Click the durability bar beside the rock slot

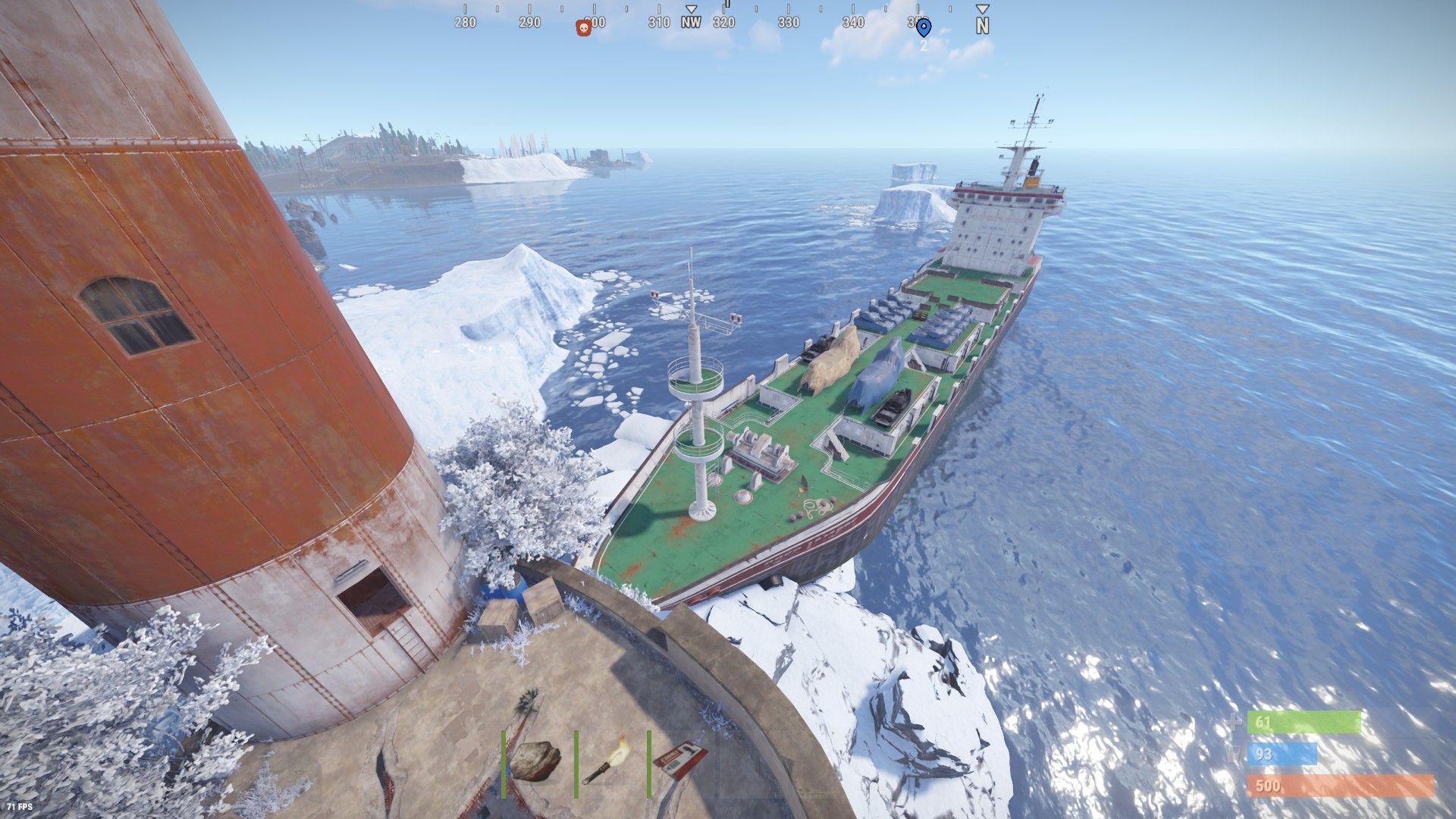coord(504,763)
